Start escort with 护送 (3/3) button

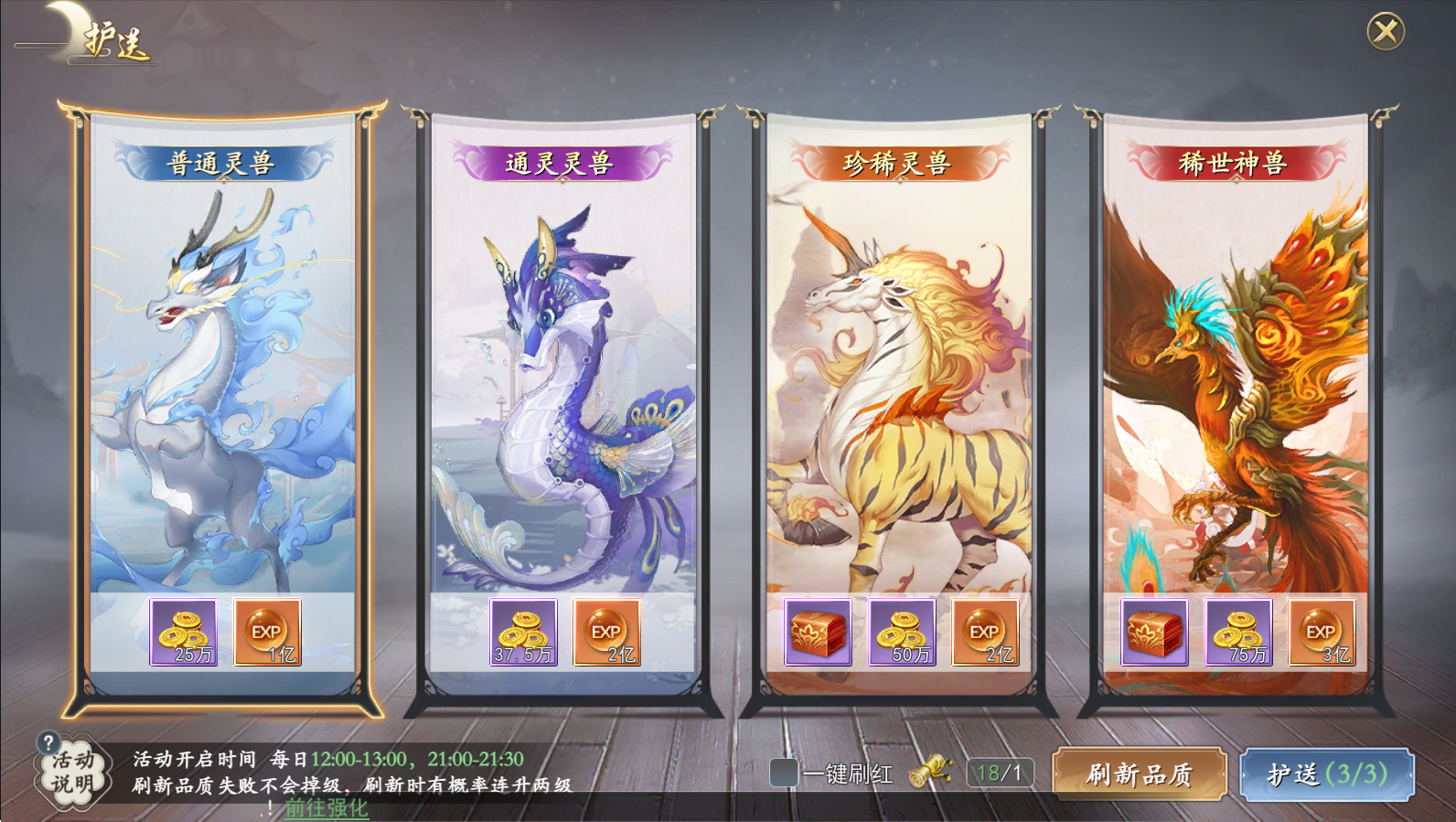click(x=1327, y=774)
